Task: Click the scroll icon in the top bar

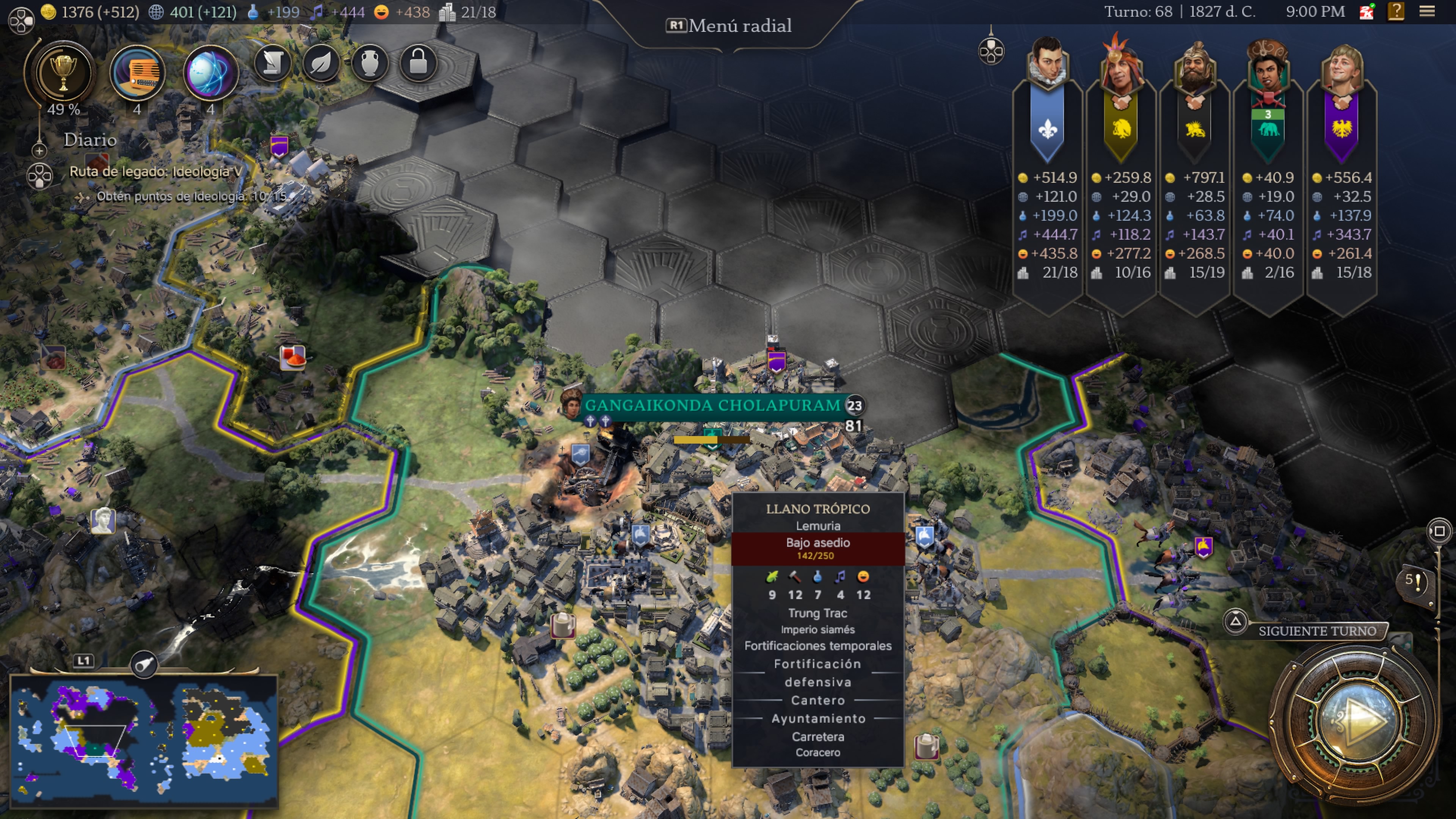Action: 273,63
